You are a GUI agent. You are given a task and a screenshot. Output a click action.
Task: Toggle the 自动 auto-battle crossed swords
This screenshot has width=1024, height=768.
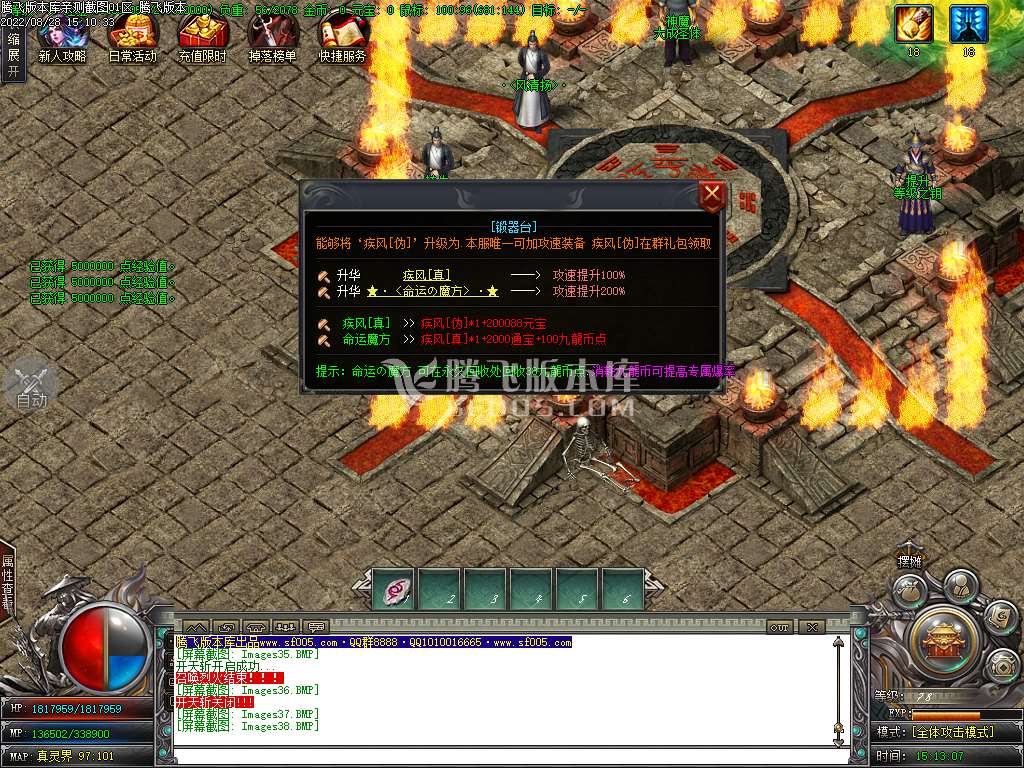31,385
